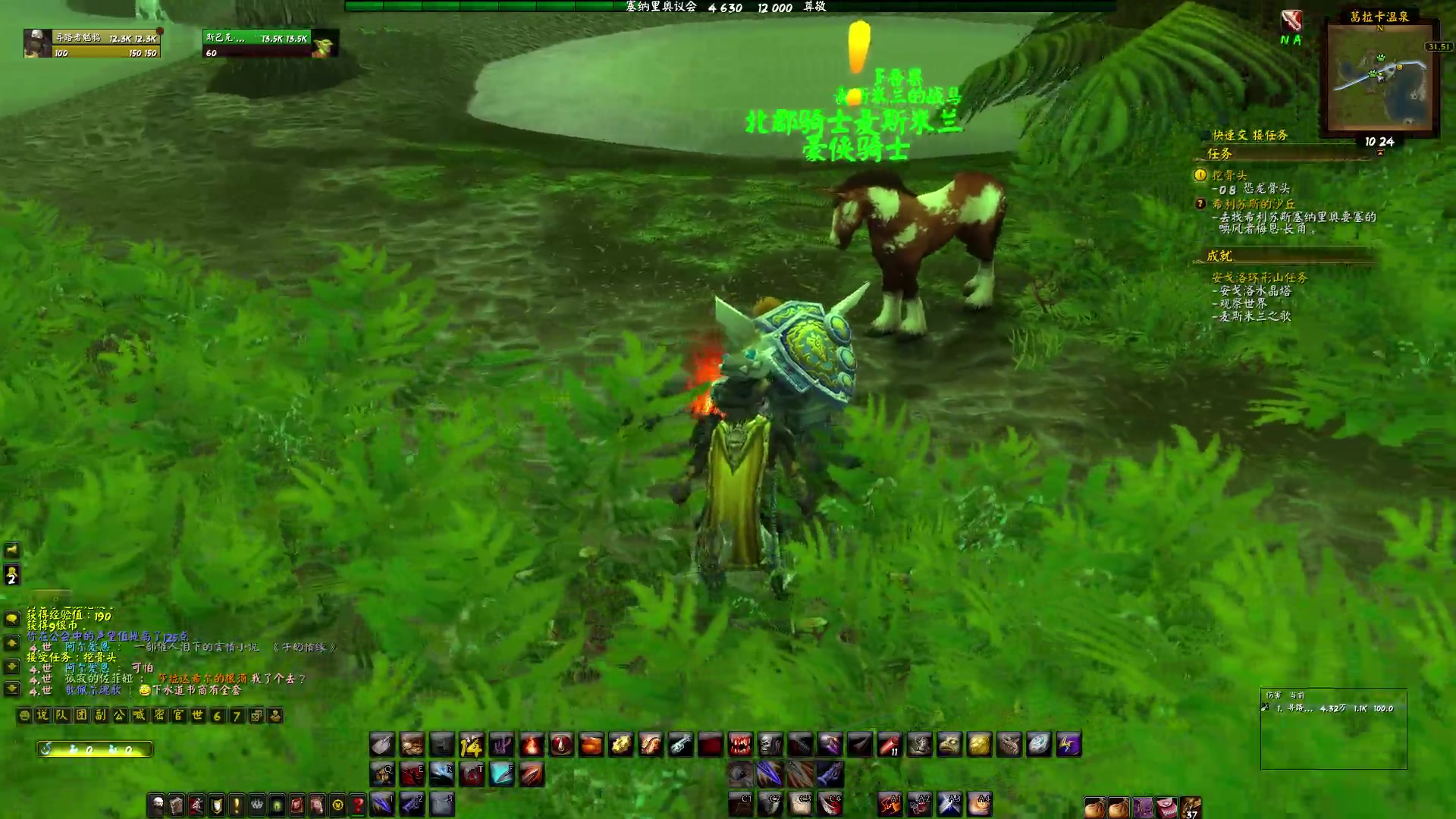The width and height of the screenshot is (1456, 819).
Task: Use the shovel icon on action bar
Action: coord(382,745)
